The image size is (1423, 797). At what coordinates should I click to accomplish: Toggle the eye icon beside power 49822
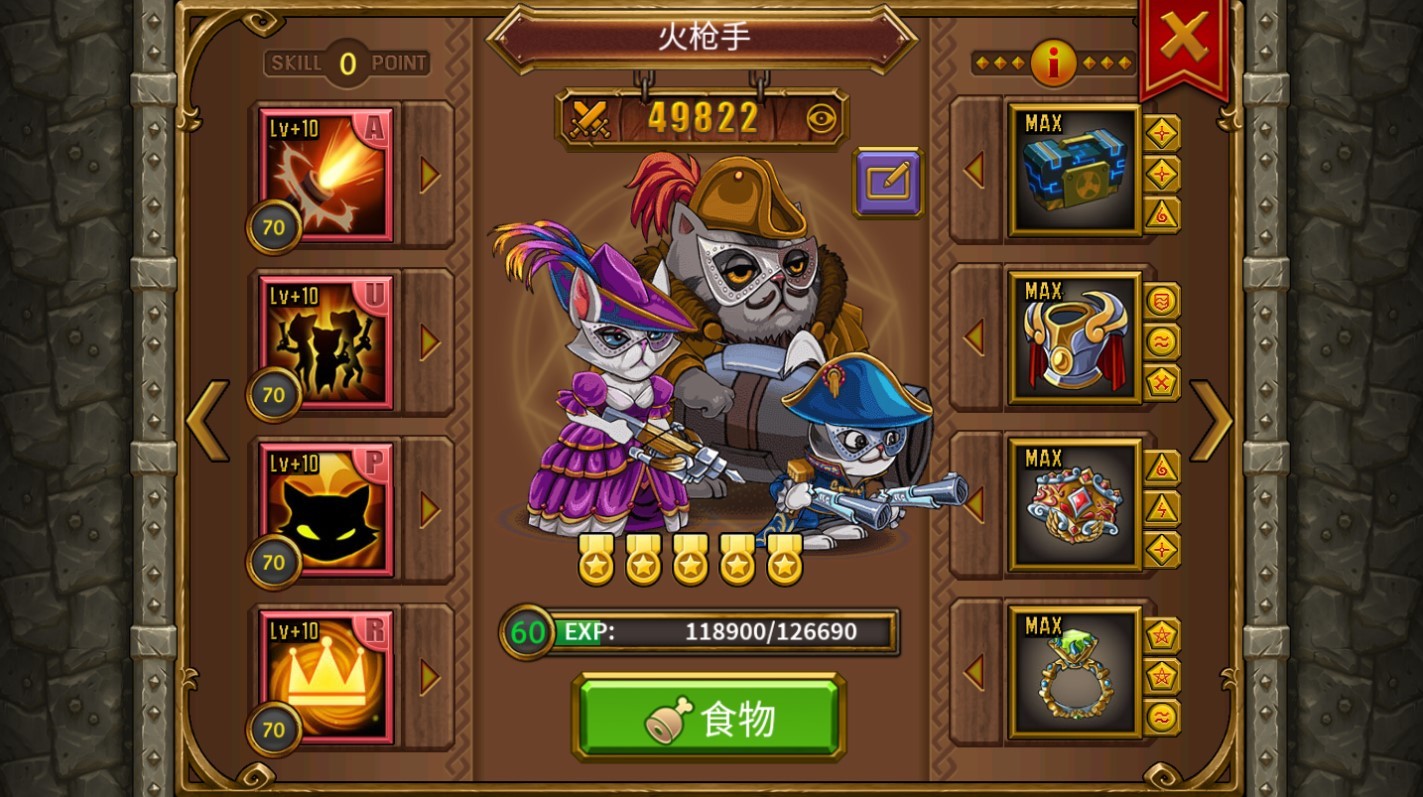pyautogui.click(x=822, y=119)
